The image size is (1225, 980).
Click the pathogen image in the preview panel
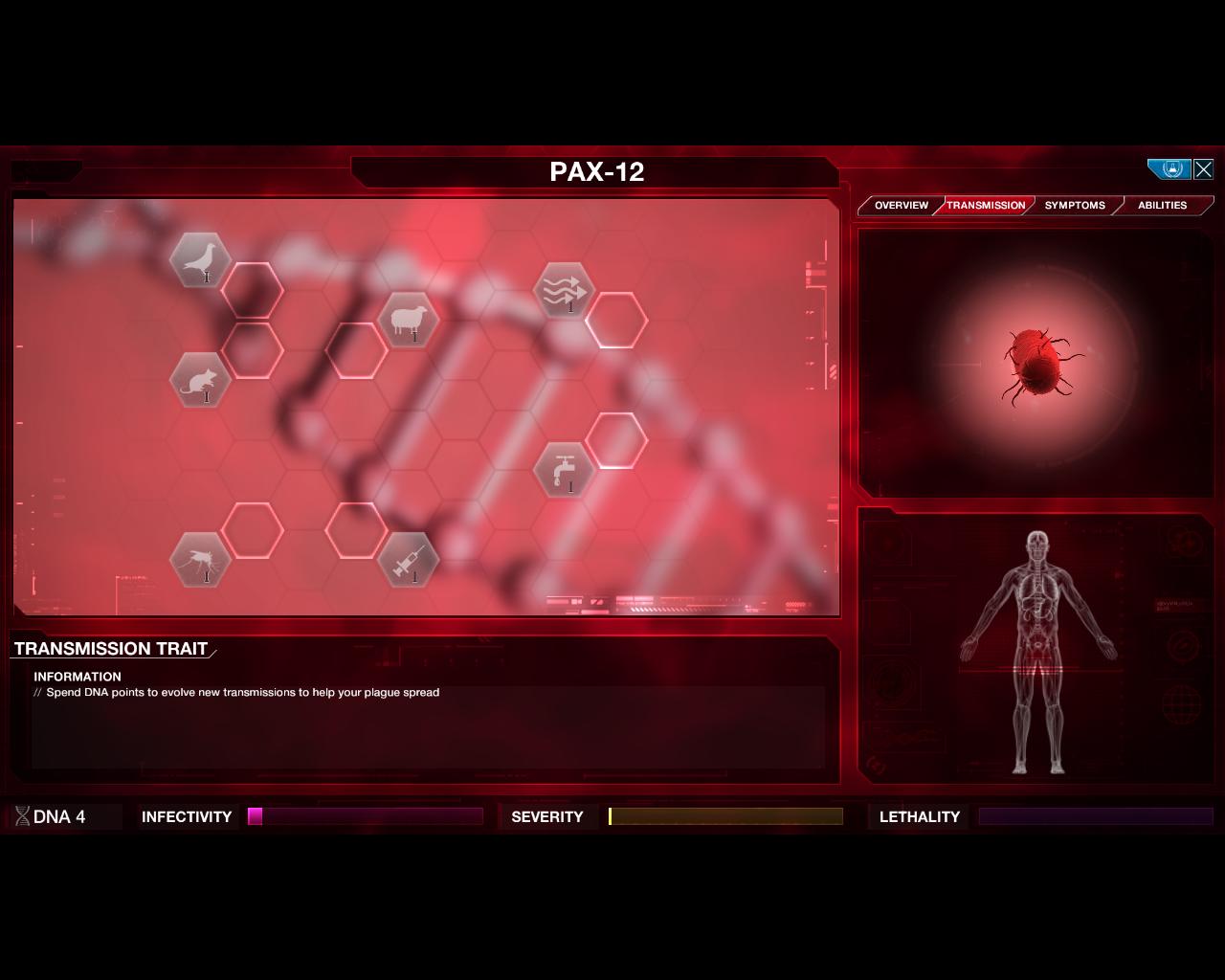[1036, 362]
